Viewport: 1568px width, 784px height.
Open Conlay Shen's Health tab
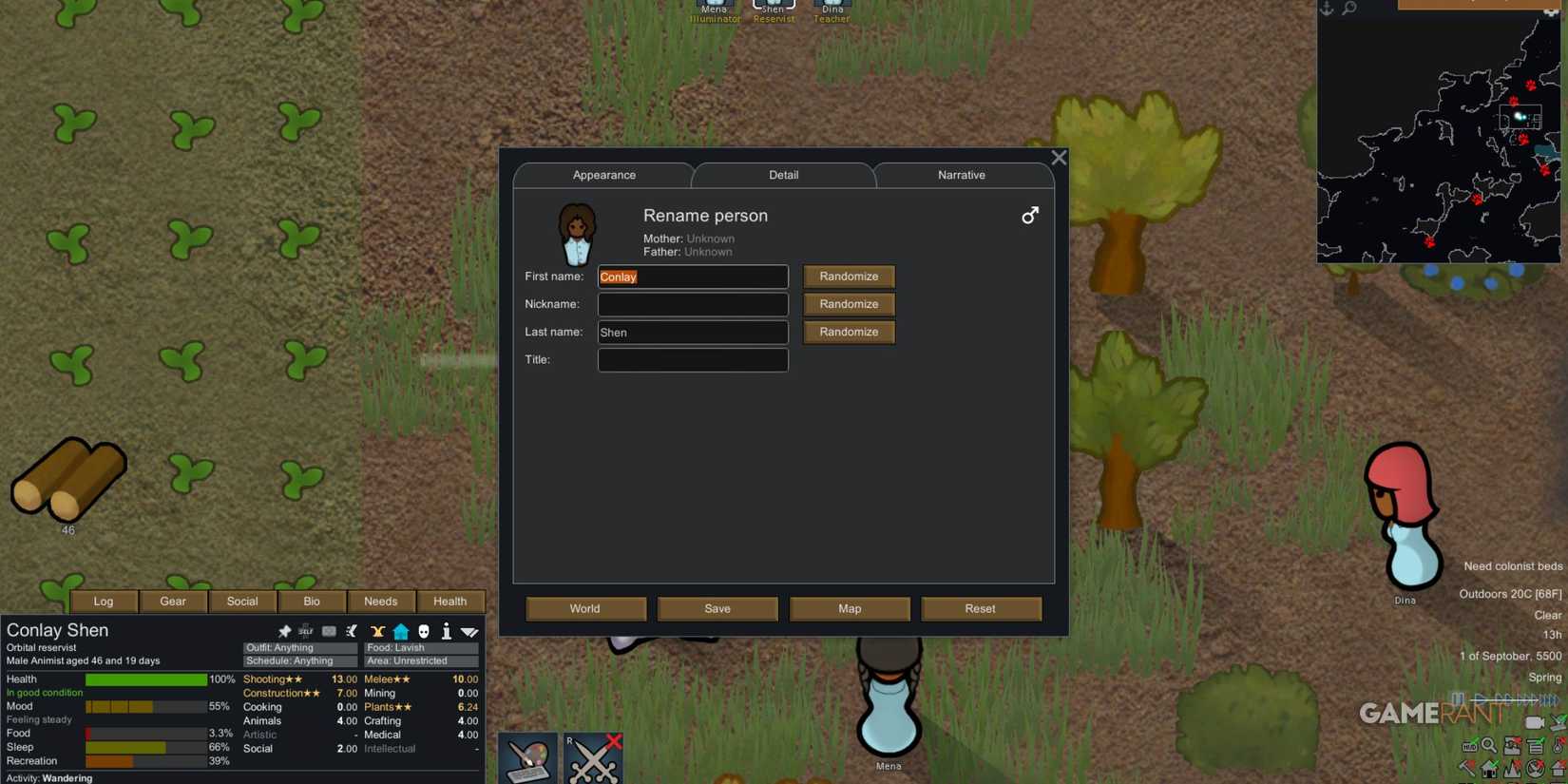(x=450, y=601)
